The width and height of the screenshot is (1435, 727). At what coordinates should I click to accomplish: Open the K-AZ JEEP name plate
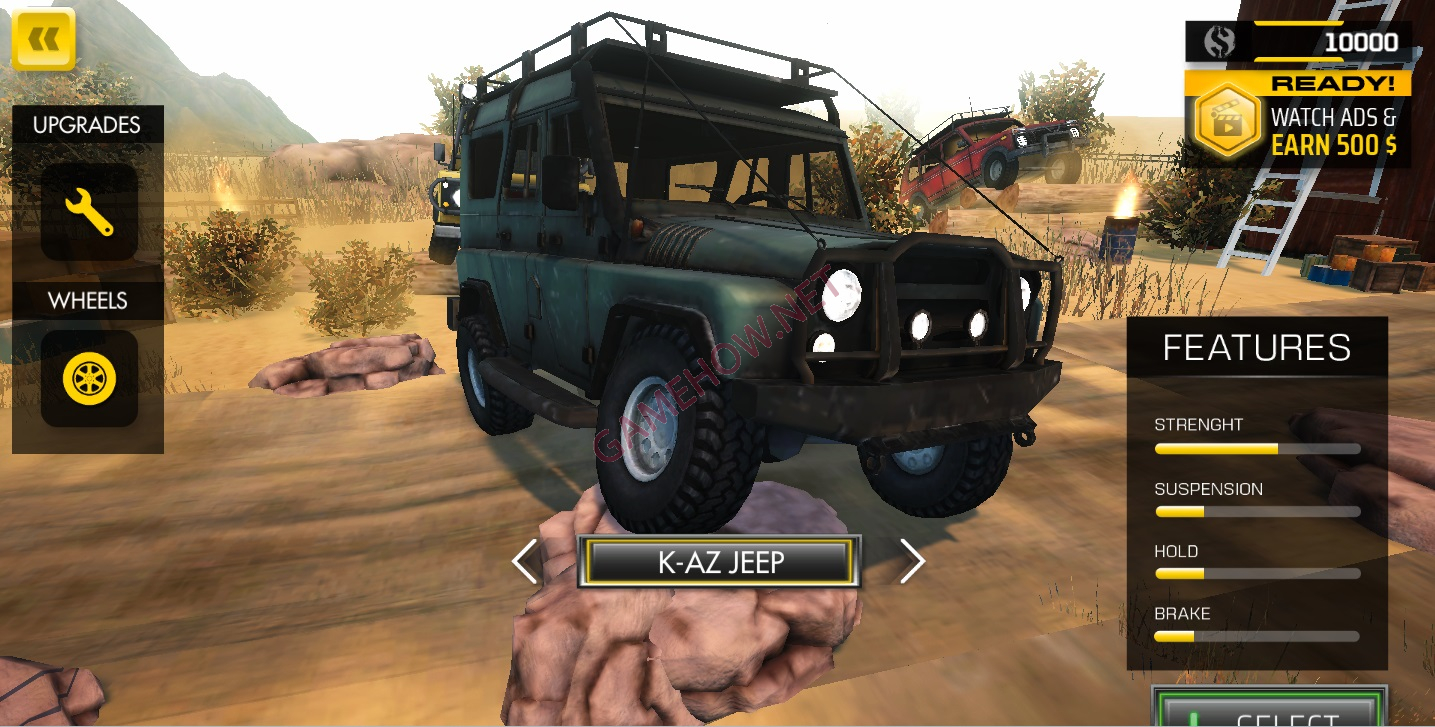pos(718,561)
